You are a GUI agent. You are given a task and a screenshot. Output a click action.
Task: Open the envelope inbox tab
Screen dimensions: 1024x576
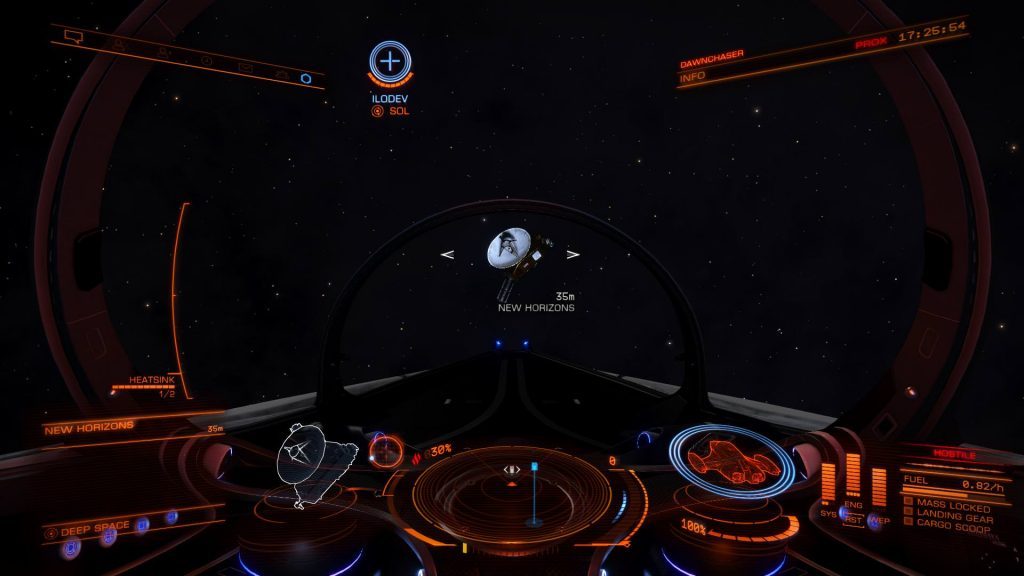(246, 67)
